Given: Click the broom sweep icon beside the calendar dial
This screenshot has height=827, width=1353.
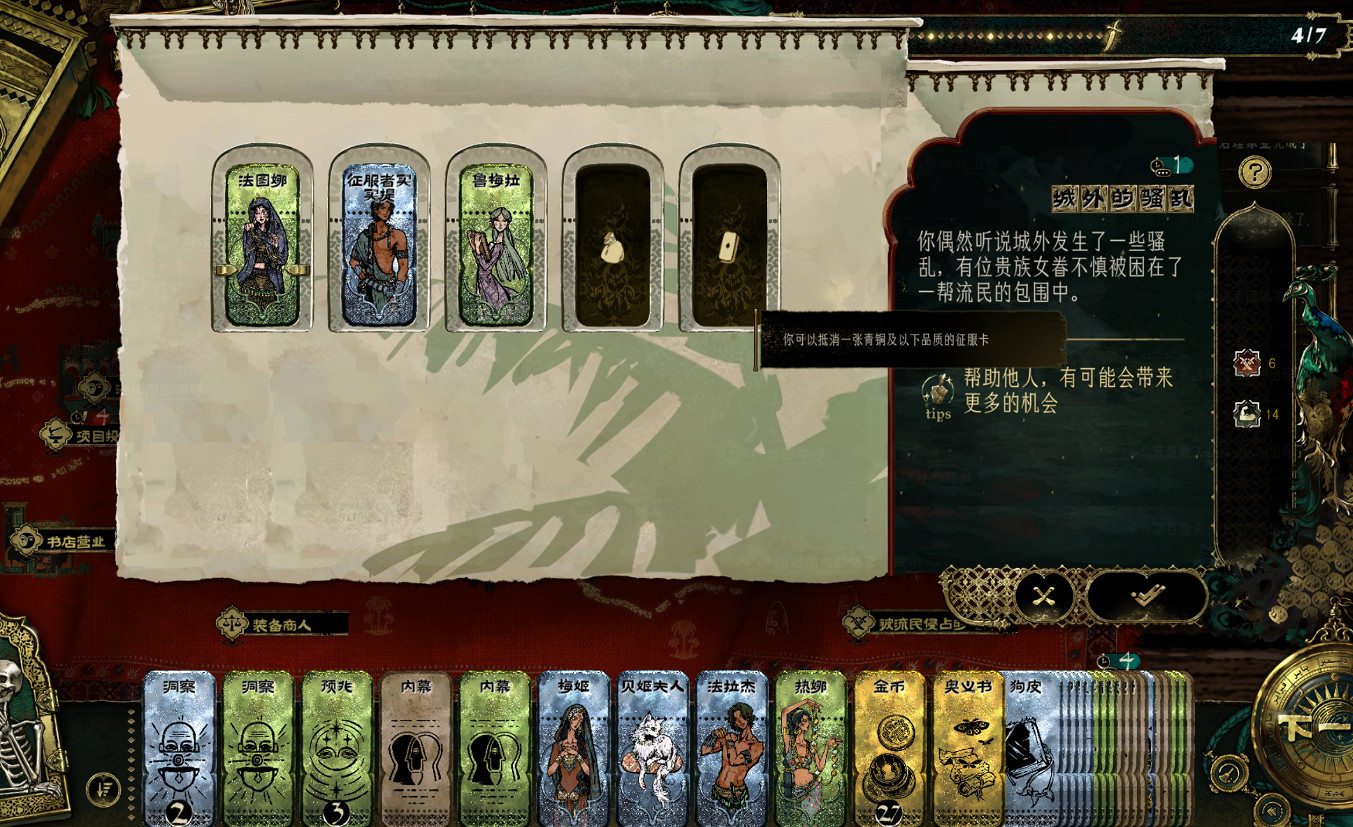Looking at the screenshot, I should coord(1228,772).
